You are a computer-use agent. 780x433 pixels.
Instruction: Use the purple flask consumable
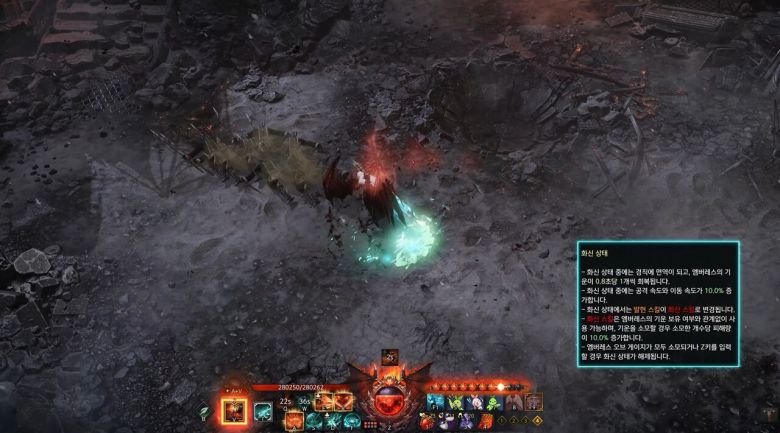point(465,421)
